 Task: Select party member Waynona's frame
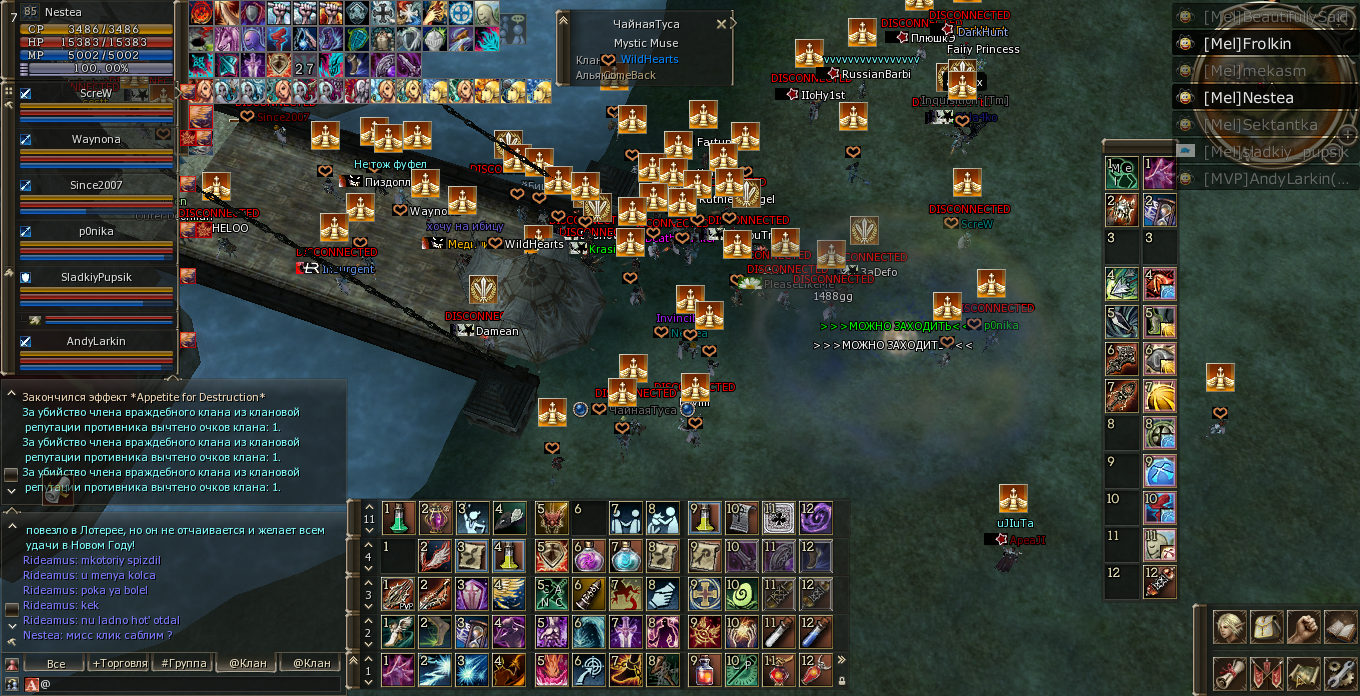[x=96, y=148]
